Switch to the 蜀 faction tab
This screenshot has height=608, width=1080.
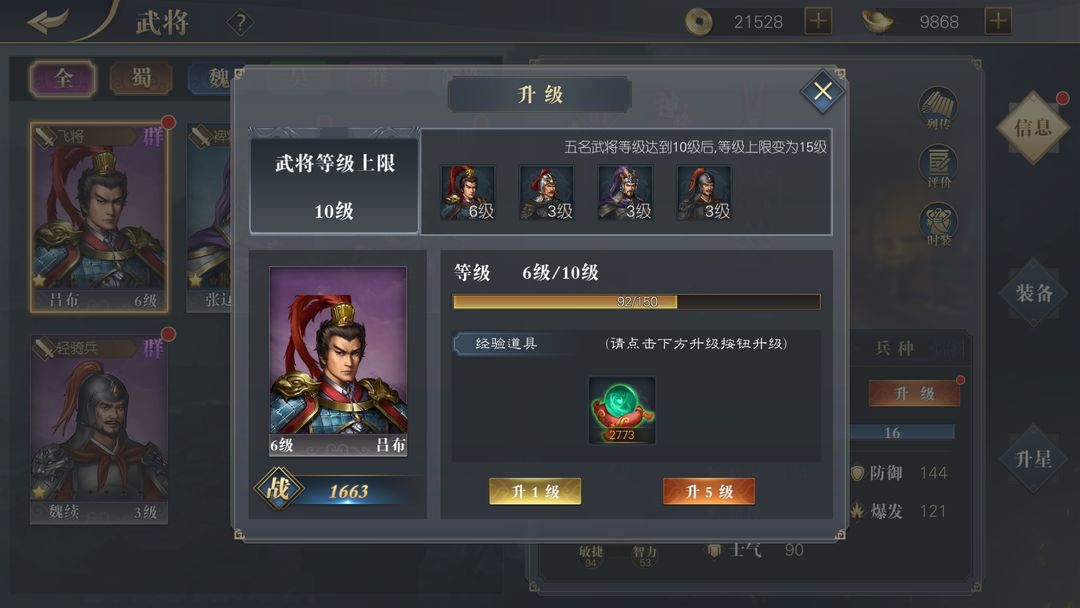tap(141, 78)
